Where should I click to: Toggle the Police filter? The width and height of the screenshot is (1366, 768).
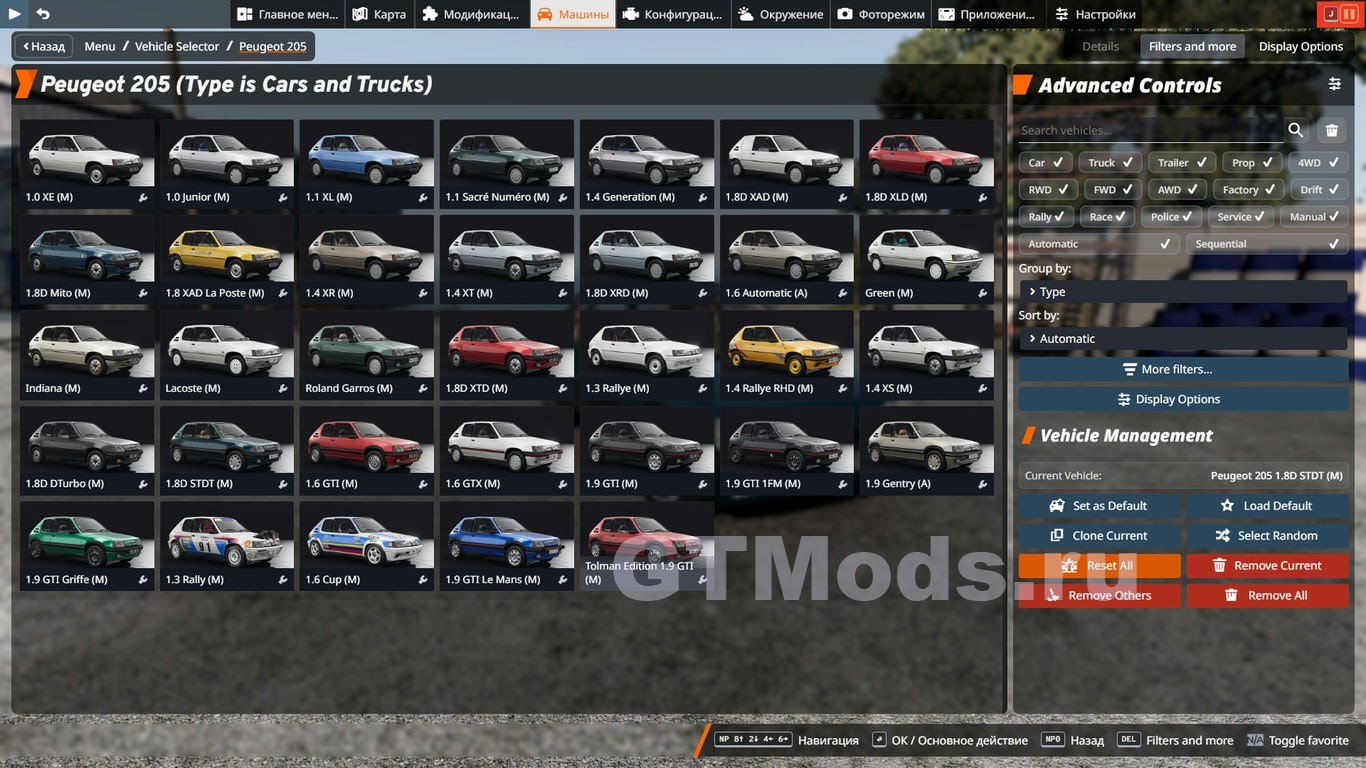click(x=1172, y=216)
